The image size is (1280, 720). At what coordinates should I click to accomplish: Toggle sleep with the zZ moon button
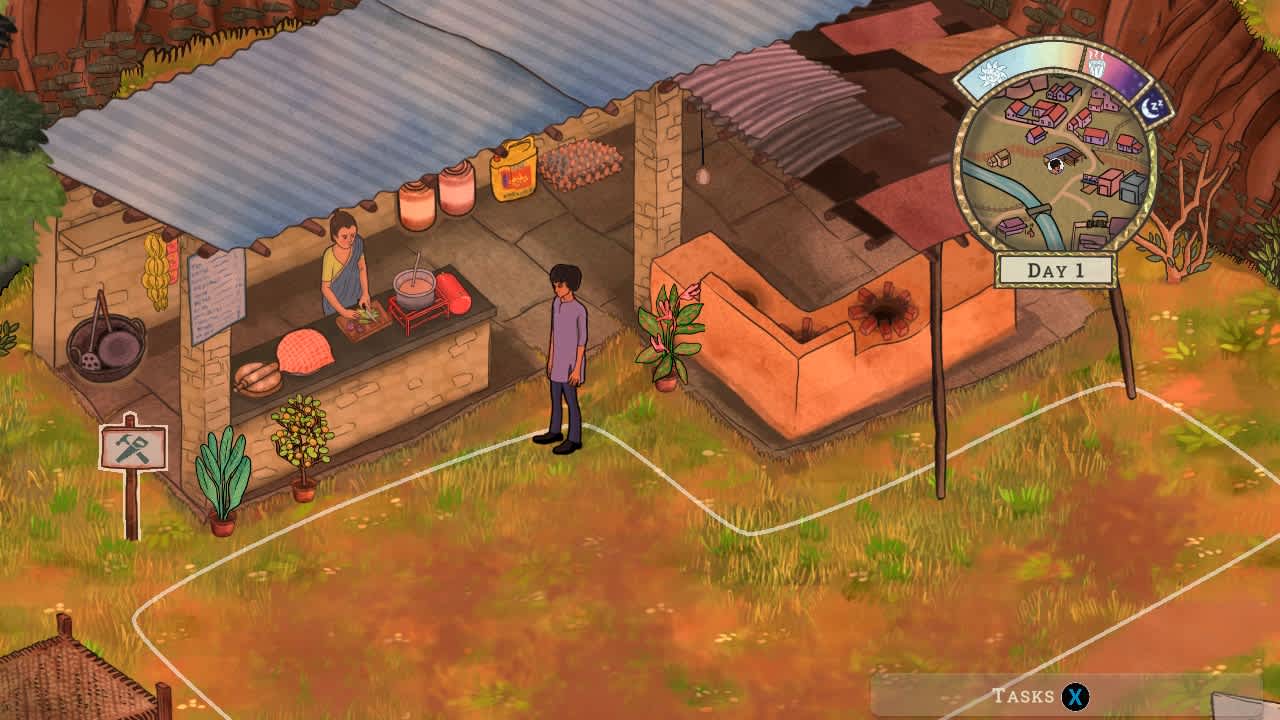click(x=1154, y=104)
